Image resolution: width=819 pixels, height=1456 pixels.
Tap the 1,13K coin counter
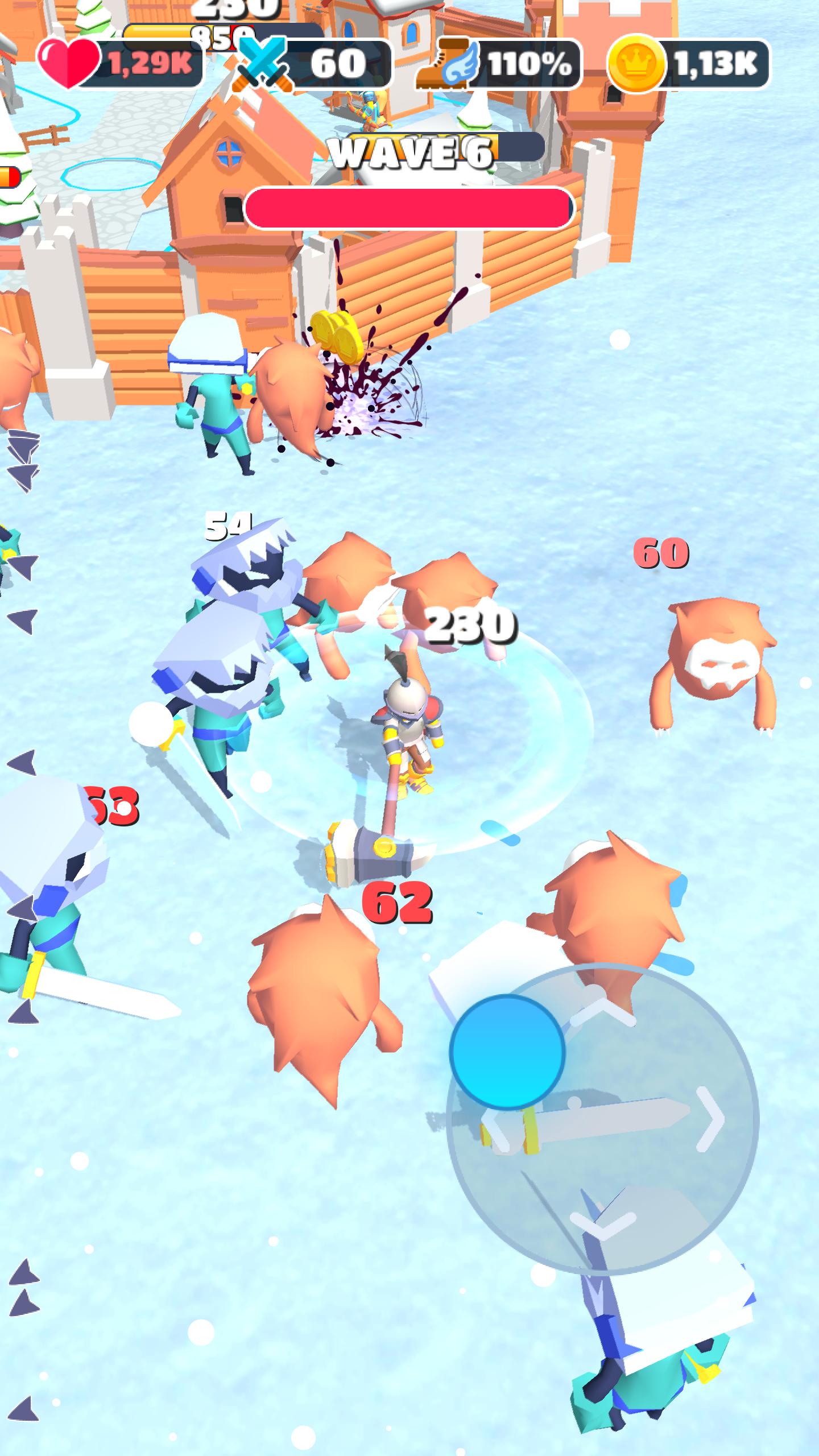(x=715, y=61)
